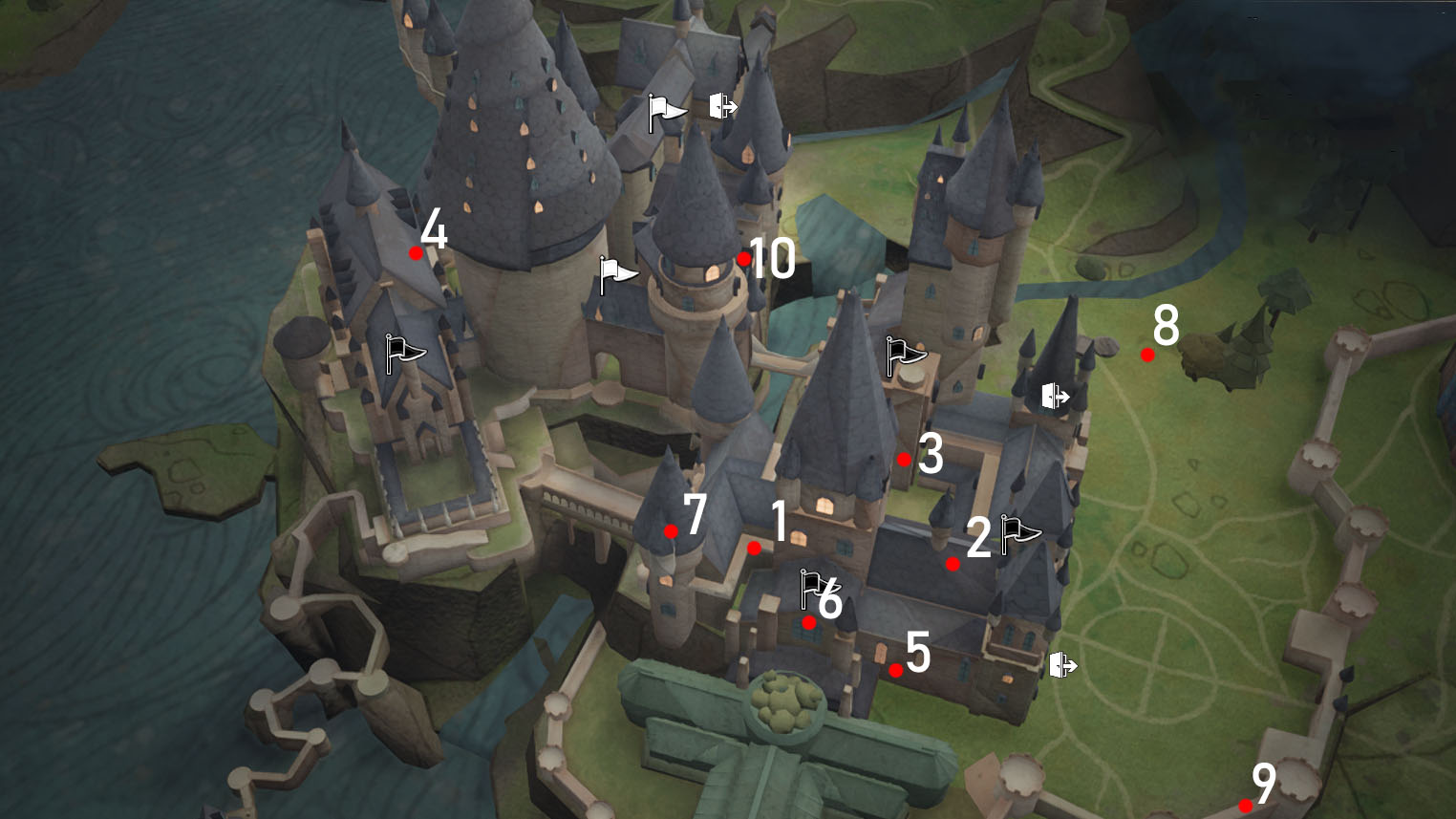Select marker 4 on the west wing roof
This screenshot has height=819, width=1456.
click(416, 252)
